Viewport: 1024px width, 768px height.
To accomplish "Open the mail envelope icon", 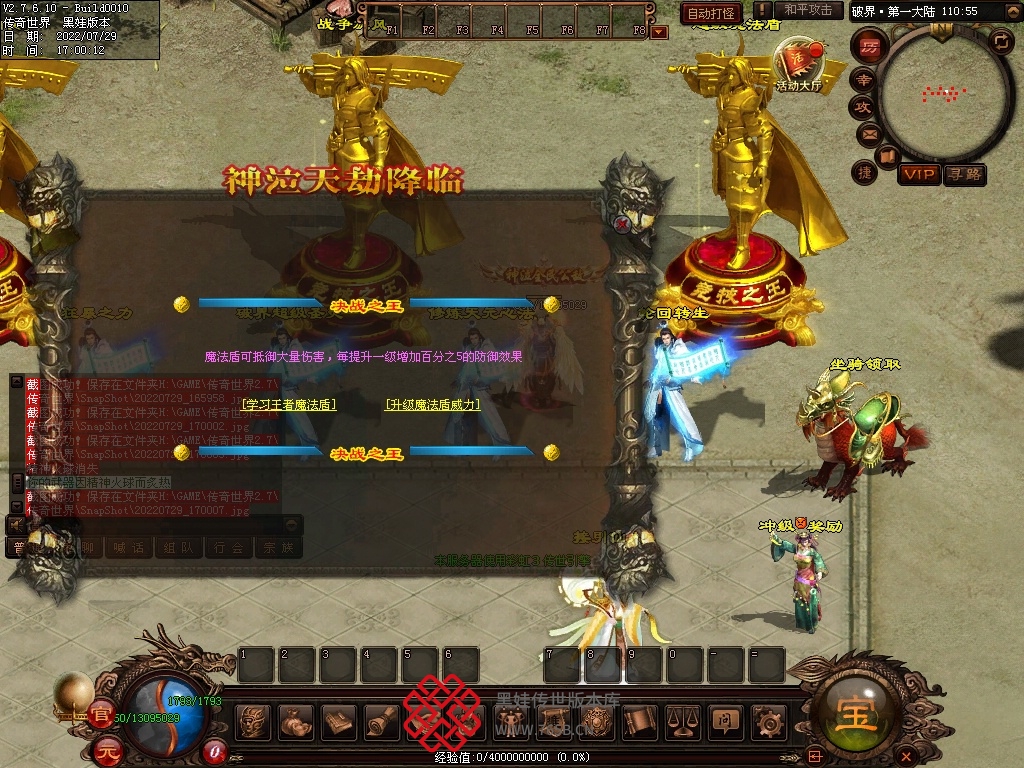I will (868, 133).
